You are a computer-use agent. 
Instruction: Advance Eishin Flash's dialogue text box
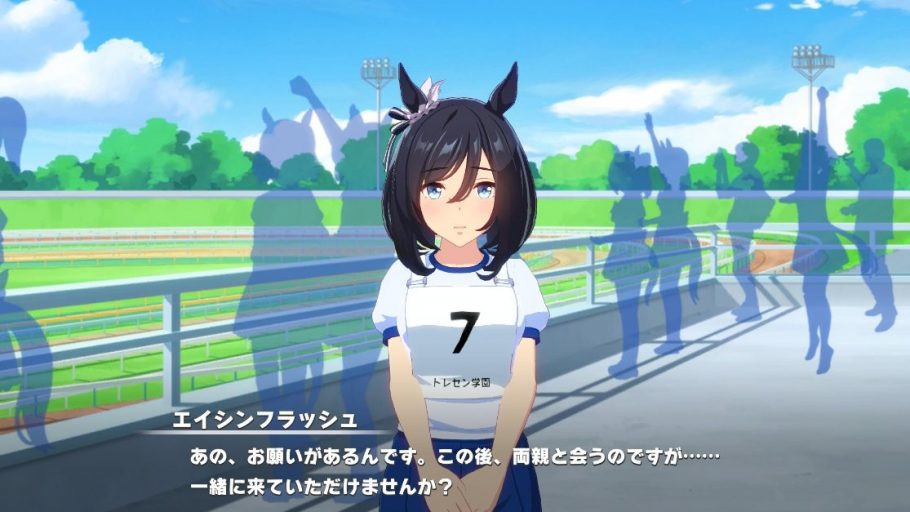[x=455, y=470]
